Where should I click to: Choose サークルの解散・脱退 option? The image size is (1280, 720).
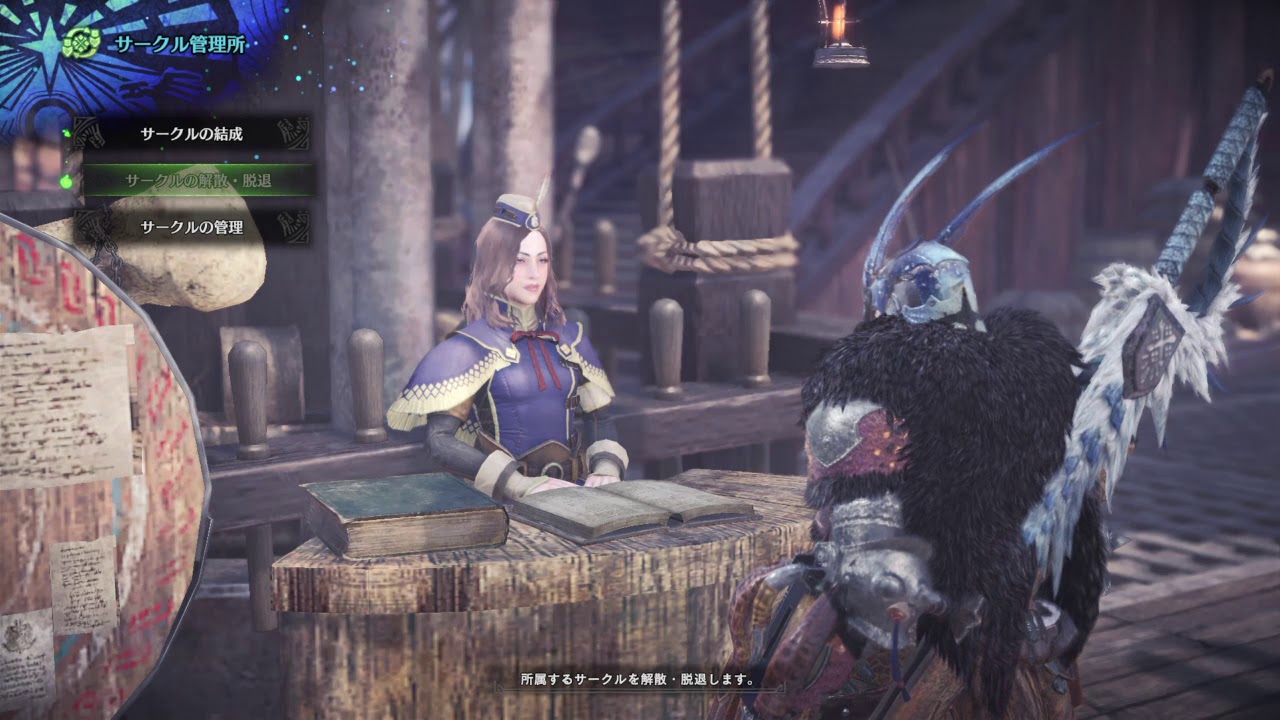198,180
